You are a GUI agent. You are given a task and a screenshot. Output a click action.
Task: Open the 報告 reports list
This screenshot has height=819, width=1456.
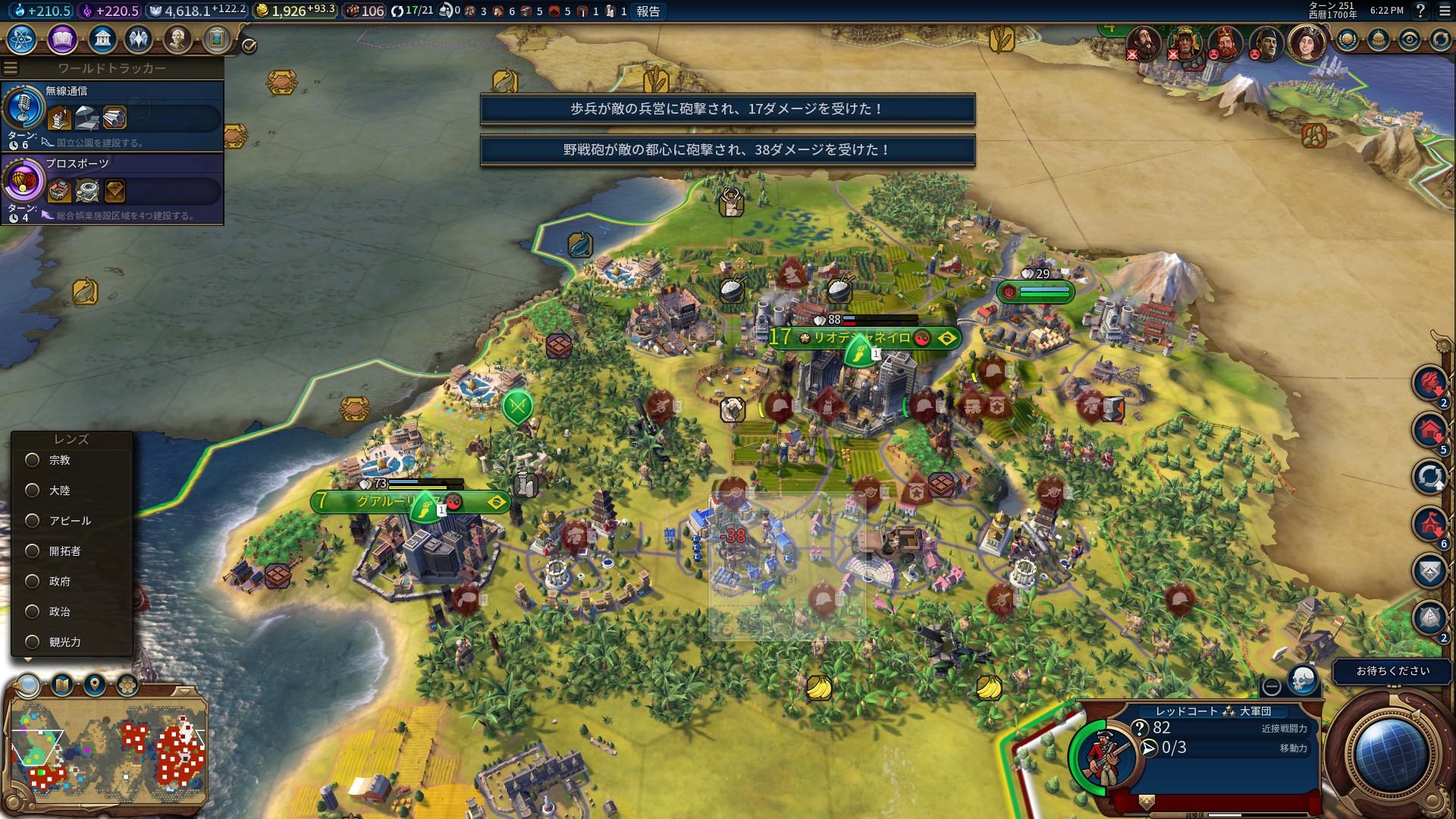pyautogui.click(x=648, y=11)
